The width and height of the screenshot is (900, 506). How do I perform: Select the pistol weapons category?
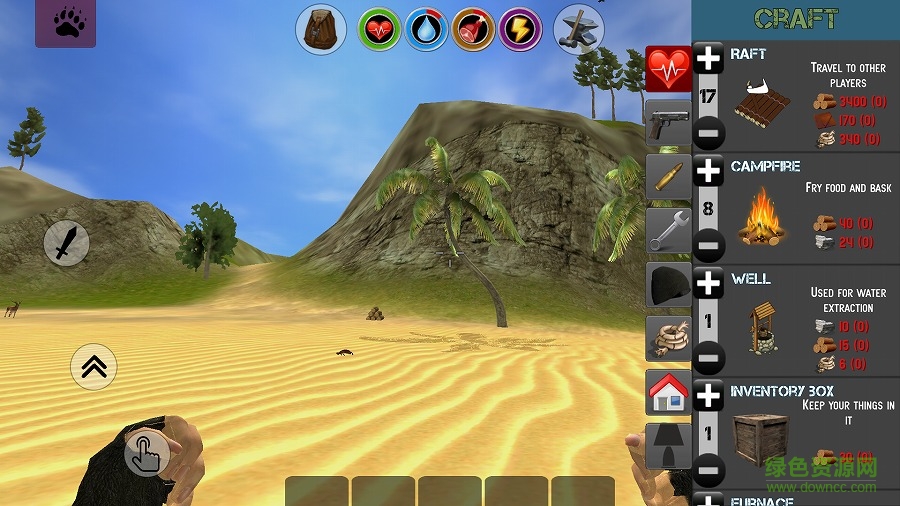668,123
